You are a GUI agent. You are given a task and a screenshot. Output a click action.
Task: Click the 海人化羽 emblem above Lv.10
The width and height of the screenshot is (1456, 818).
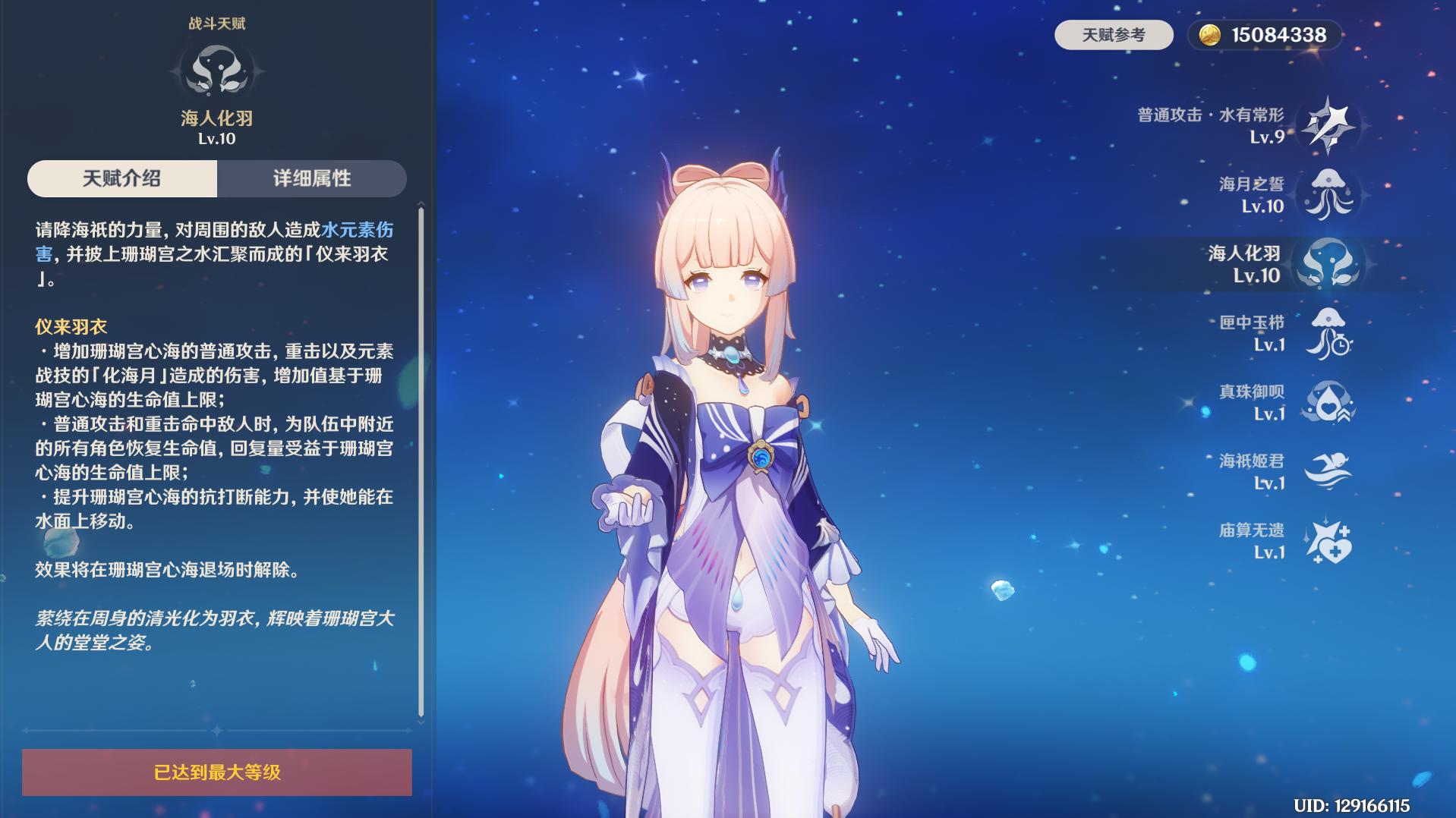click(x=216, y=71)
